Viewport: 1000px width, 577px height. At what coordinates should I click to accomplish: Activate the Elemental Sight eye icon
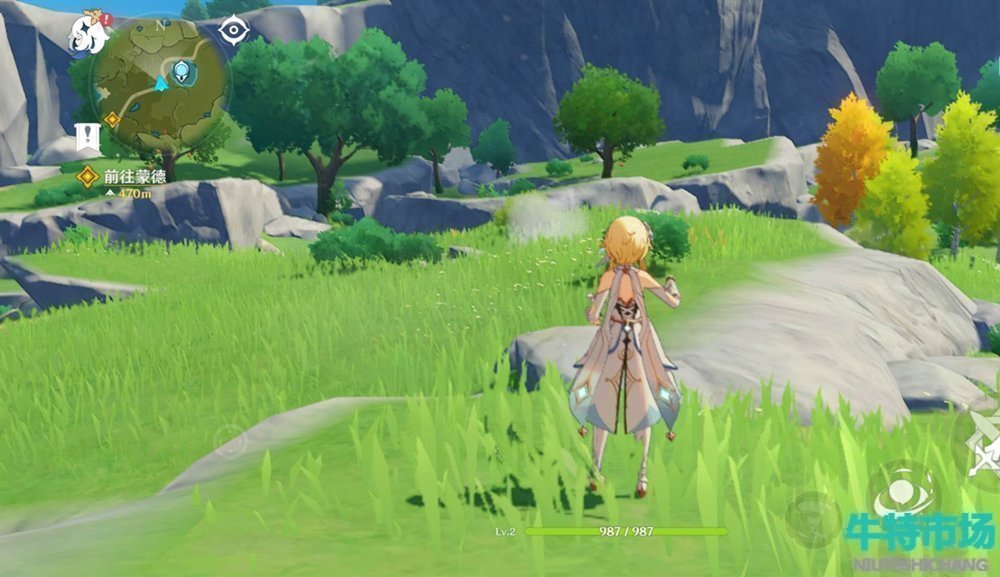pos(233,31)
